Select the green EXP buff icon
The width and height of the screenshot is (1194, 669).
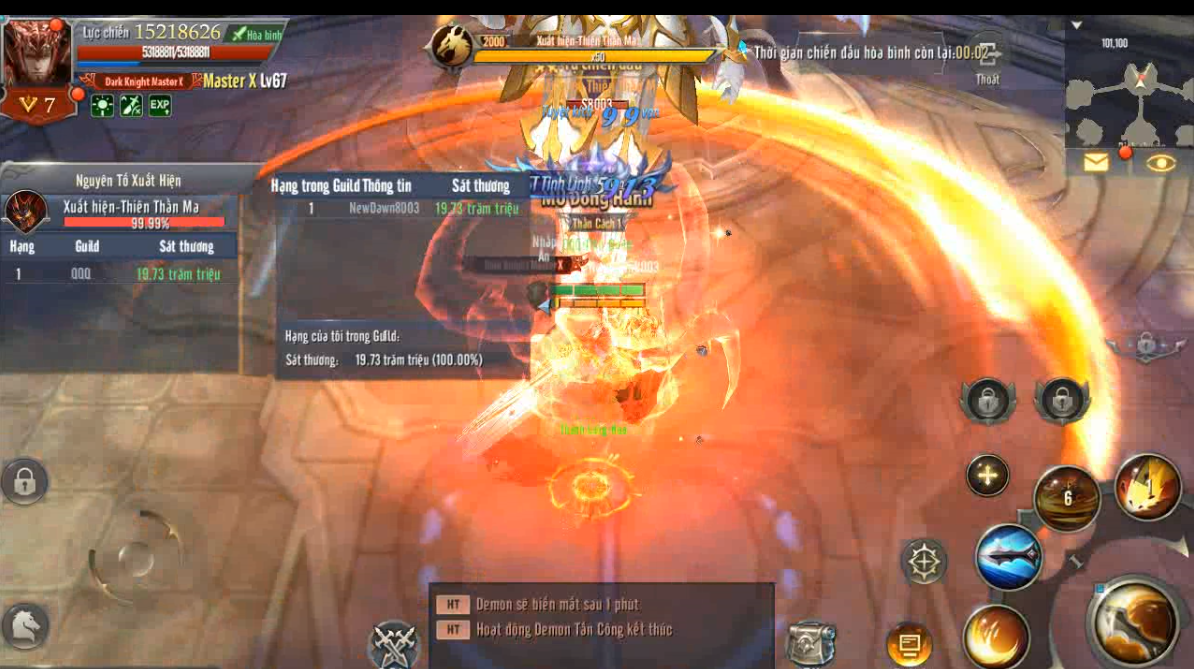[159, 106]
